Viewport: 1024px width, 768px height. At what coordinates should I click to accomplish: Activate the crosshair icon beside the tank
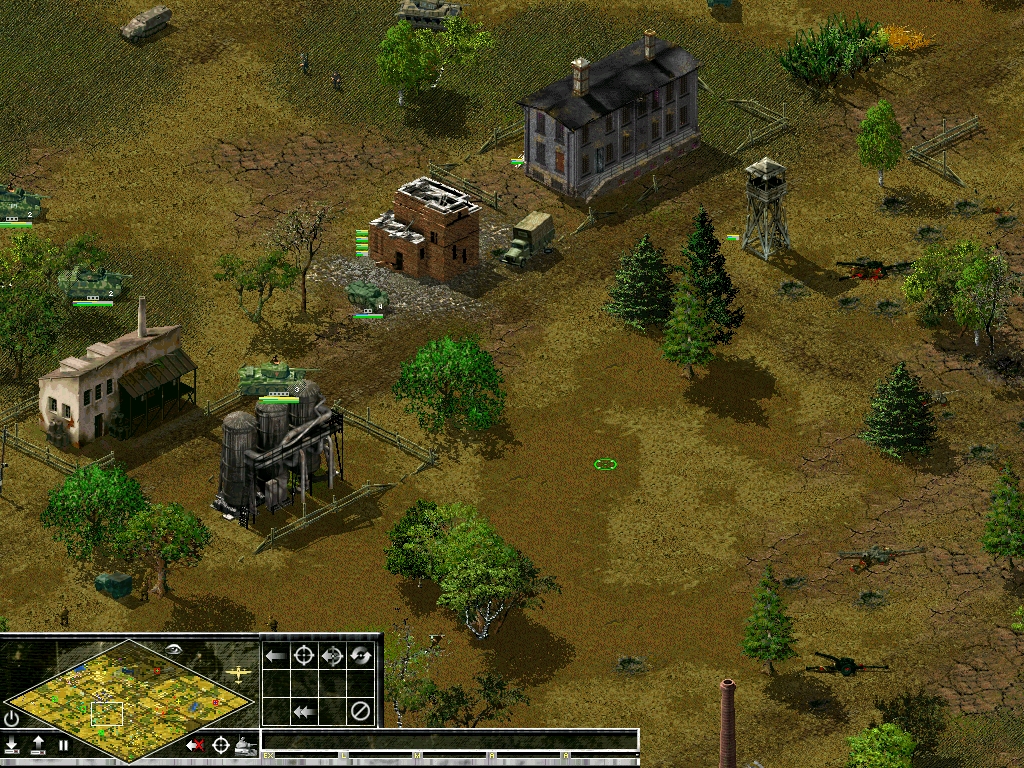[220, 745]
